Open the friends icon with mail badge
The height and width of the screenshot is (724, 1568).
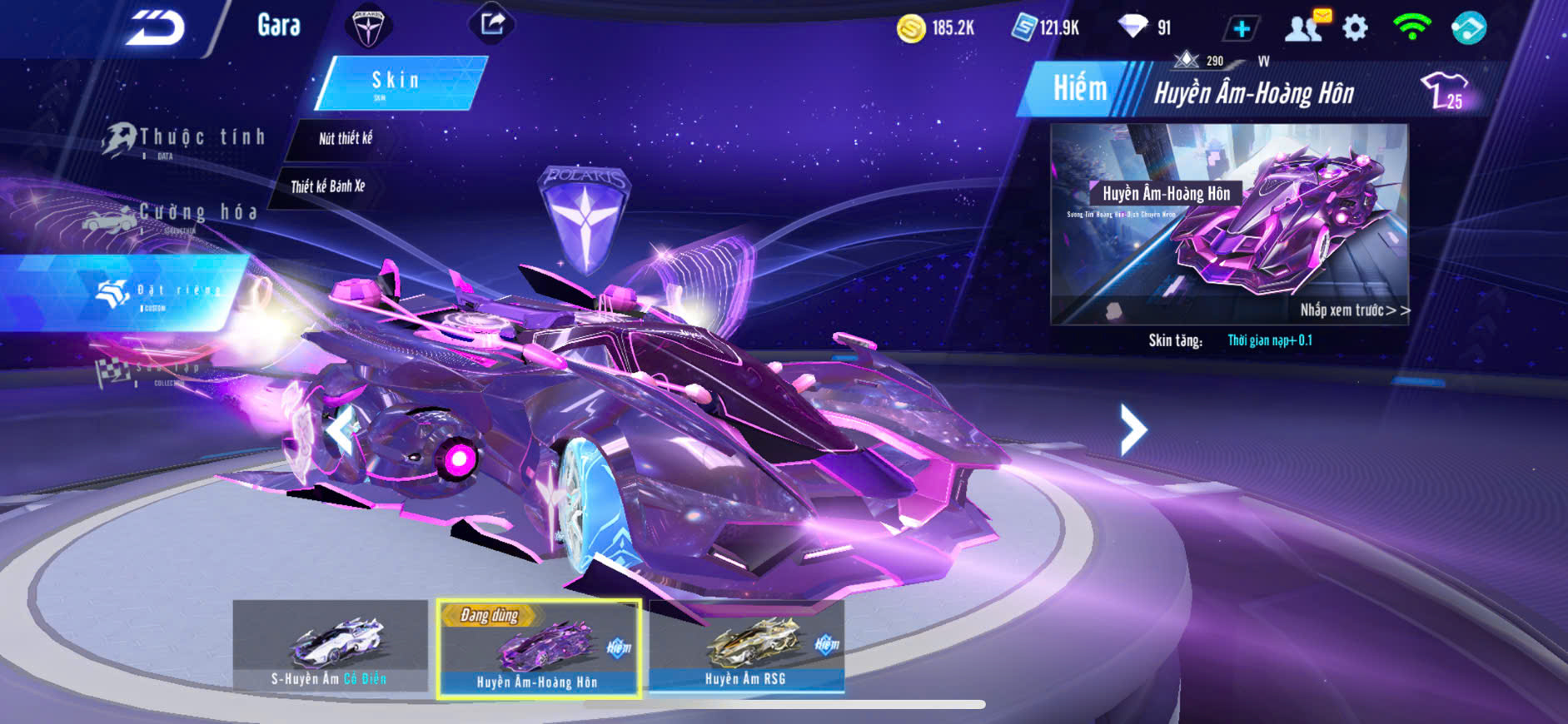pos(1305,27)
